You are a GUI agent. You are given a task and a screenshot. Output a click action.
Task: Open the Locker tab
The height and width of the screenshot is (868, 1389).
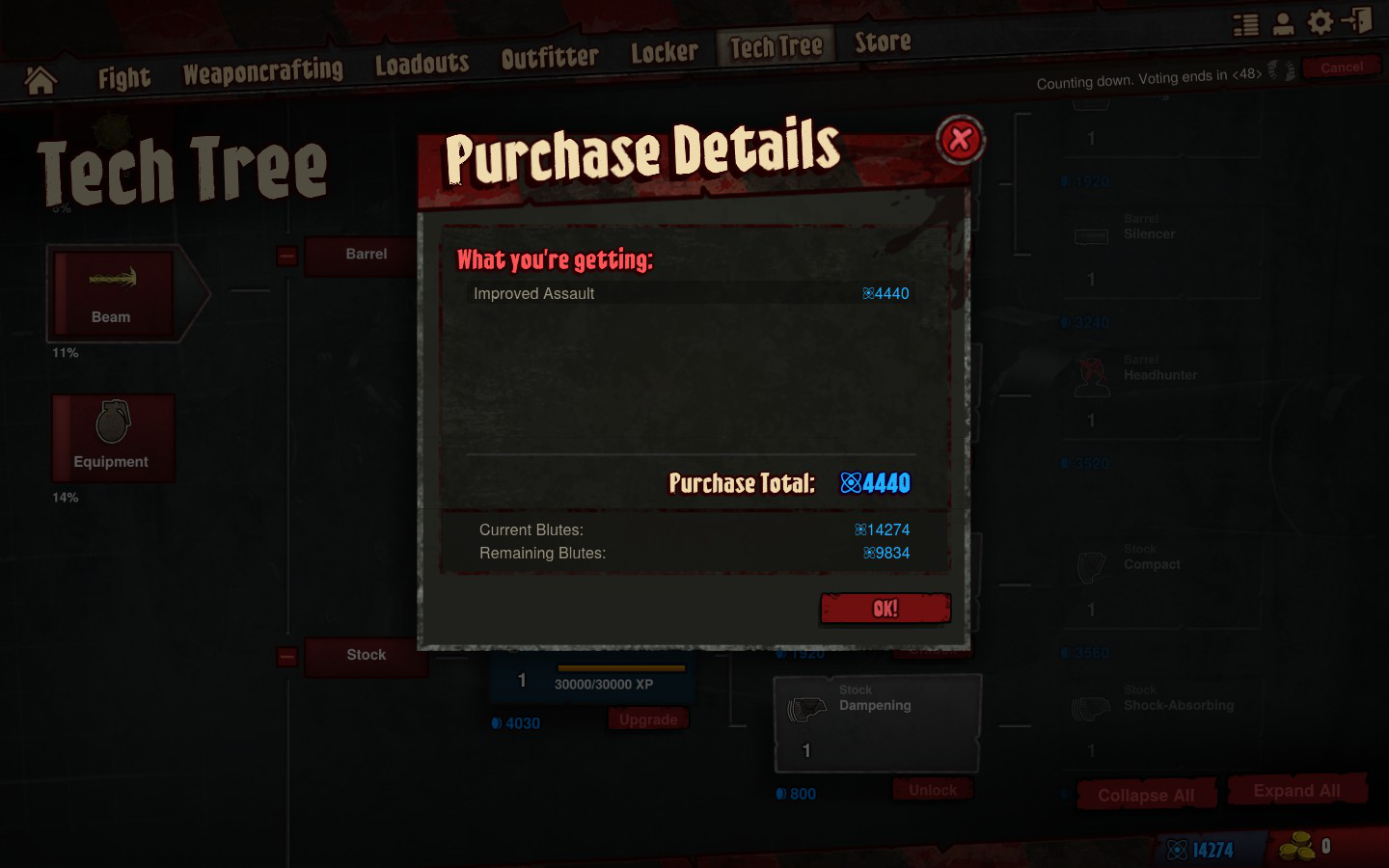coord(664,52)
